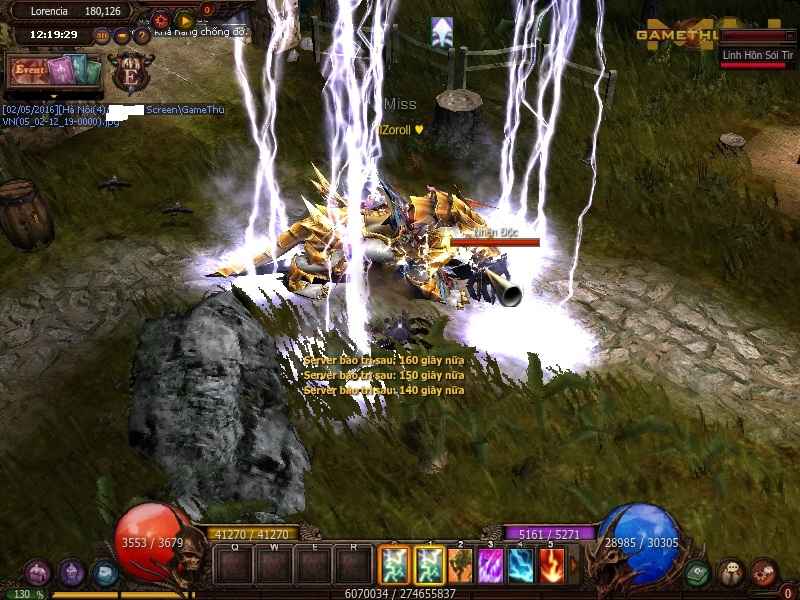This screenshot has height=600, width=800.
Task: Open the green book icon
Action: click(x=698, y=573)
